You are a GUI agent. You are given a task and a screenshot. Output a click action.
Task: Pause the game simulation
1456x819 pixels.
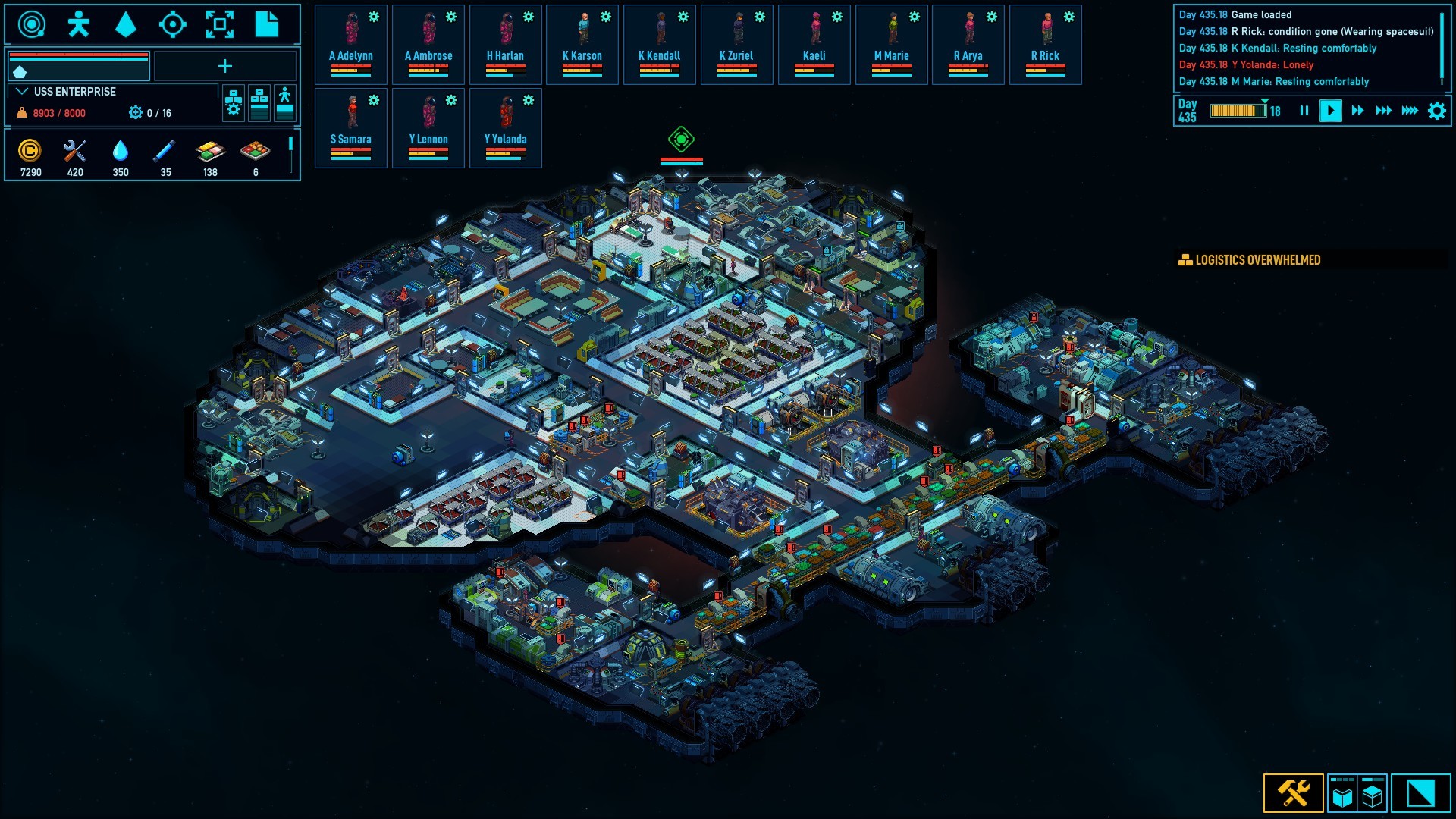pyautogui.click(x=1304, y=111)
